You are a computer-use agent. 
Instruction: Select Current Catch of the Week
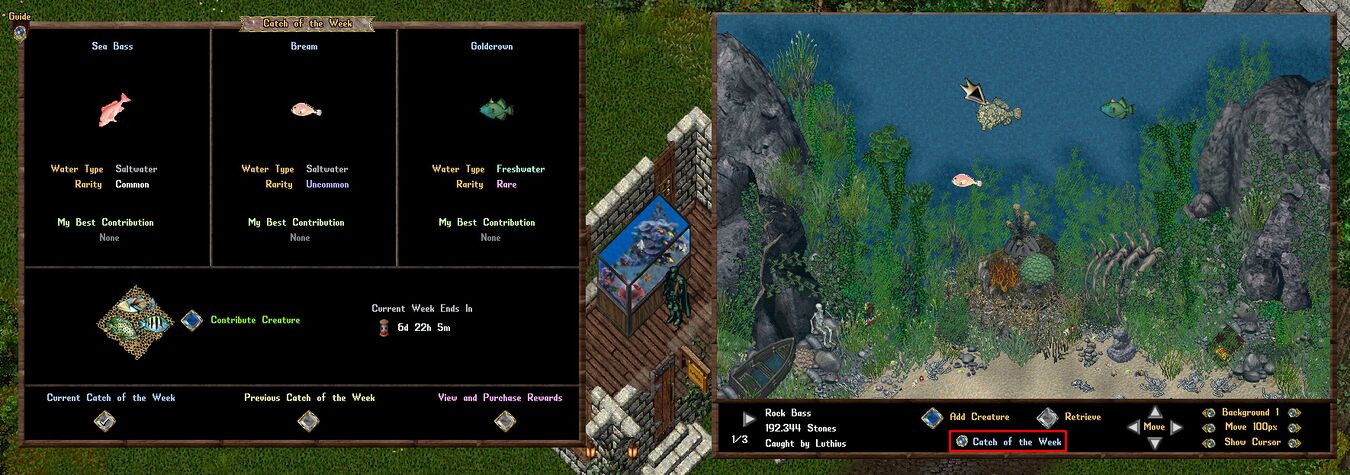point(104,421)
